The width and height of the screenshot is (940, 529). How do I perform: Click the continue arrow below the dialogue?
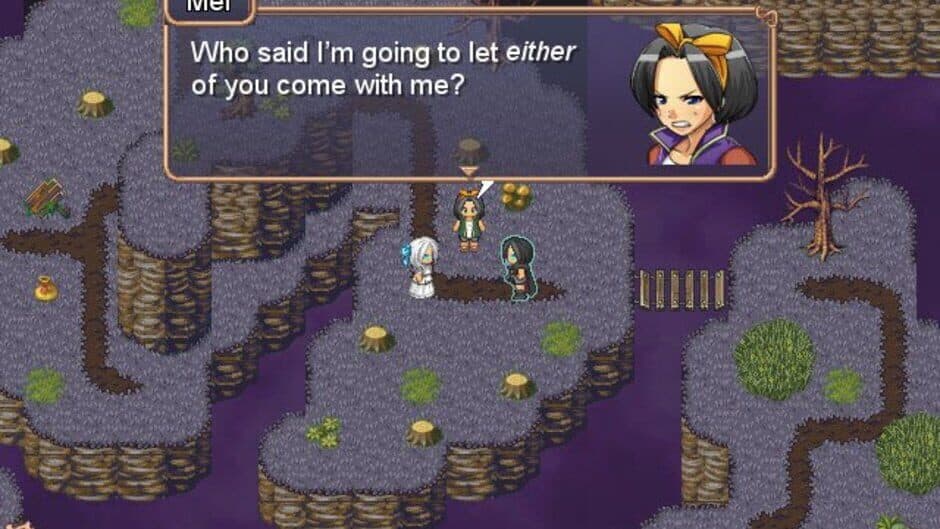(x=467, y=172)
